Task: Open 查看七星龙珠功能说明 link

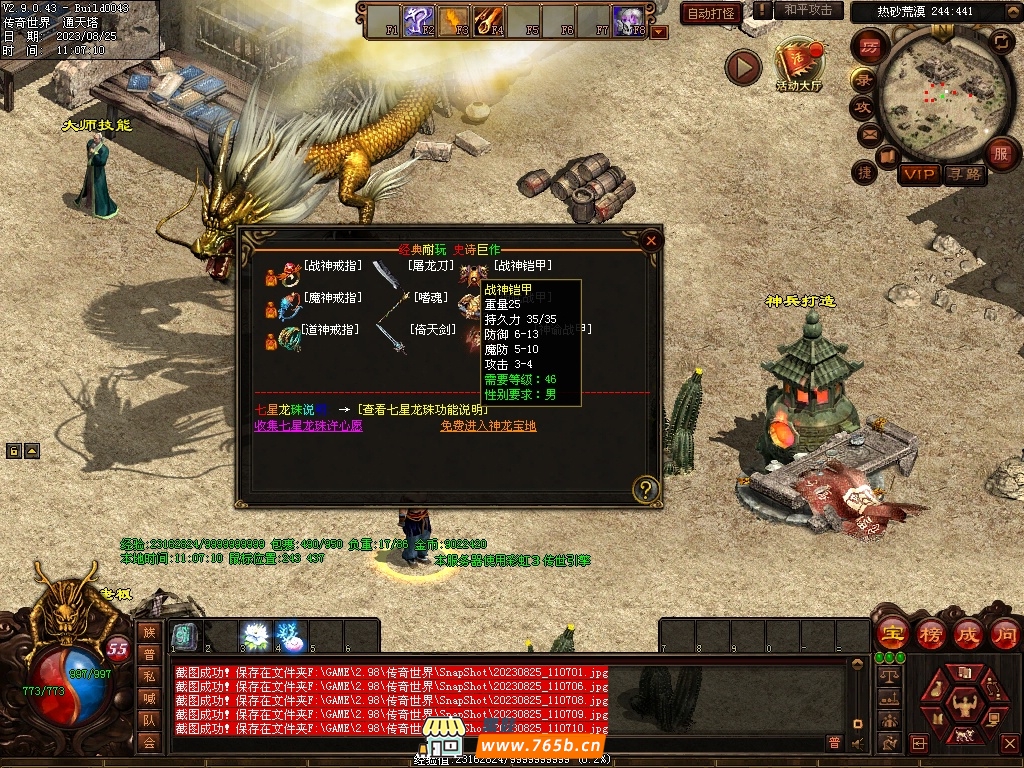Action: [x=423, y=409]
